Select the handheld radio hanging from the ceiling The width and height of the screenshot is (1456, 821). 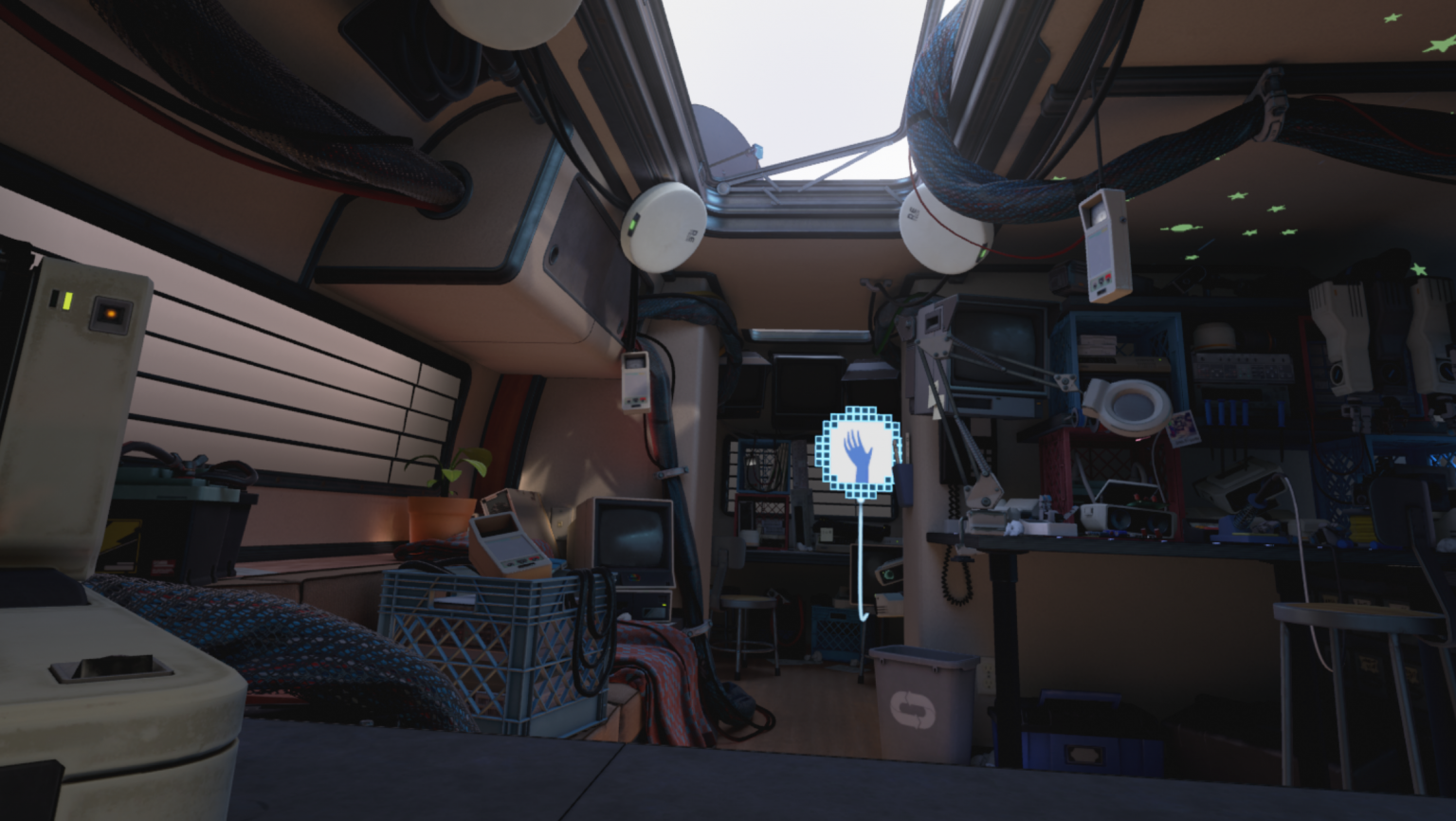coord(1102,242)
